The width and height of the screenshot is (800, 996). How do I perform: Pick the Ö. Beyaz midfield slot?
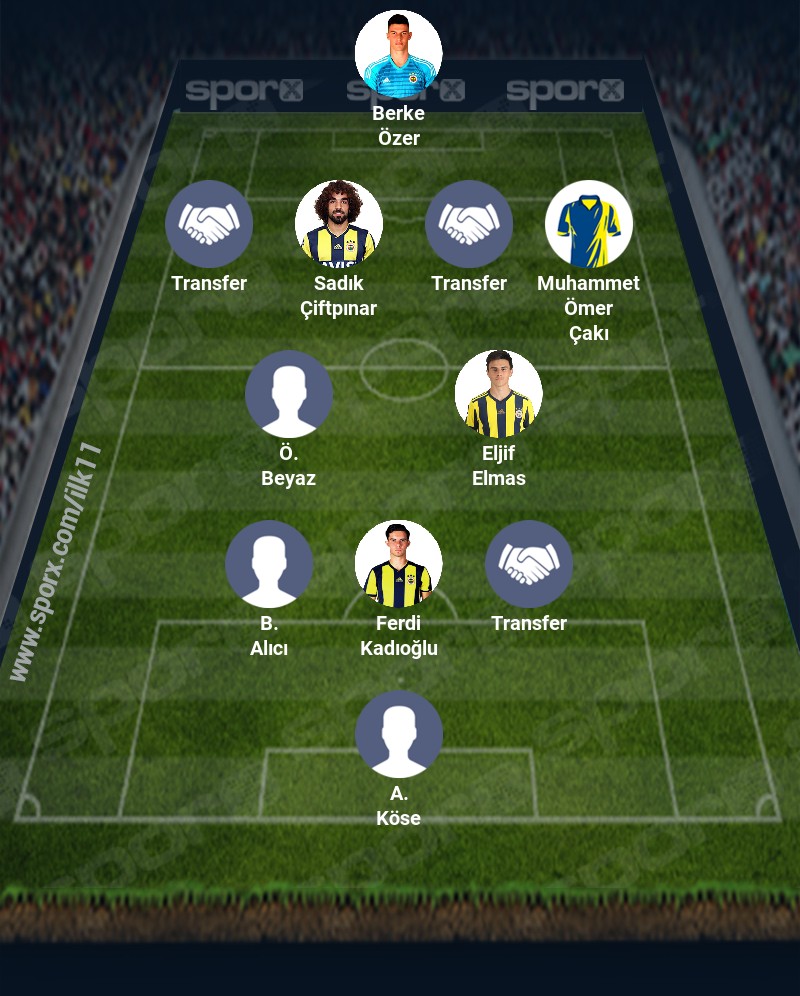click(289, 394)
